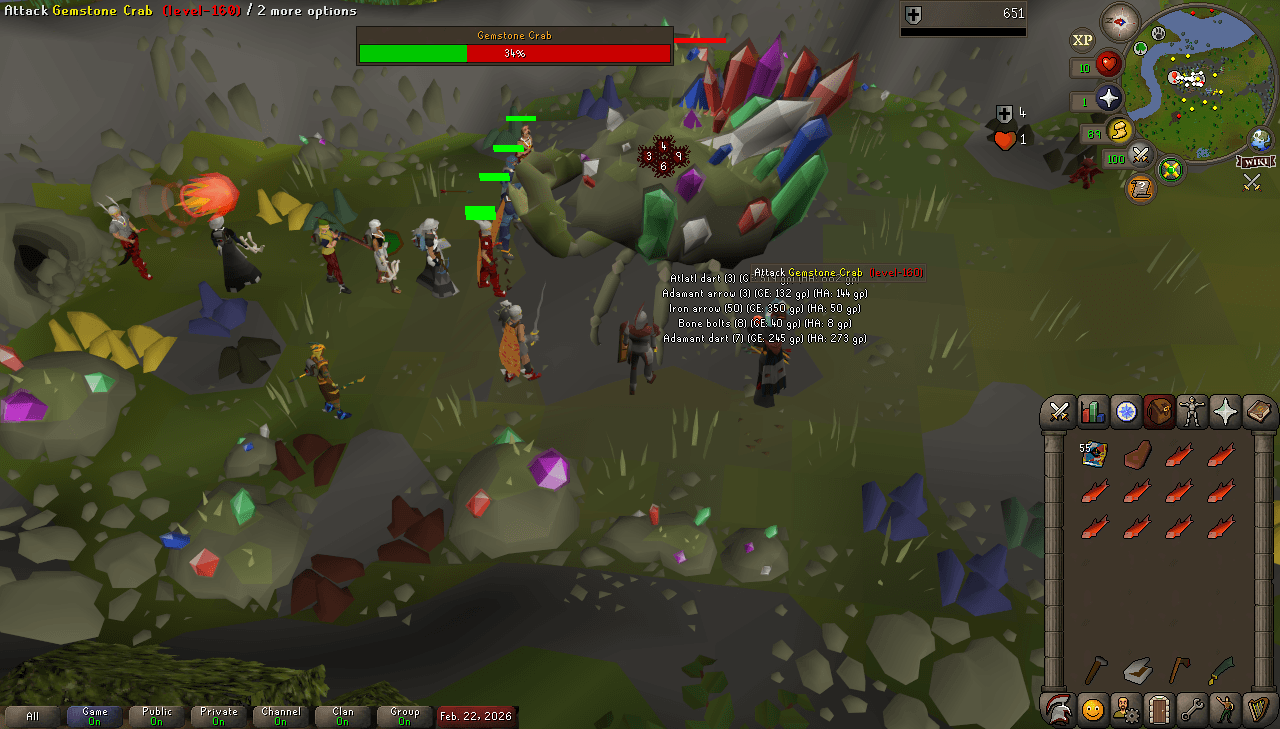Open Settings via the wrench icon
Image resolution: width=1280 pixels, height=729 pixels.
[x=1192, y=710]
